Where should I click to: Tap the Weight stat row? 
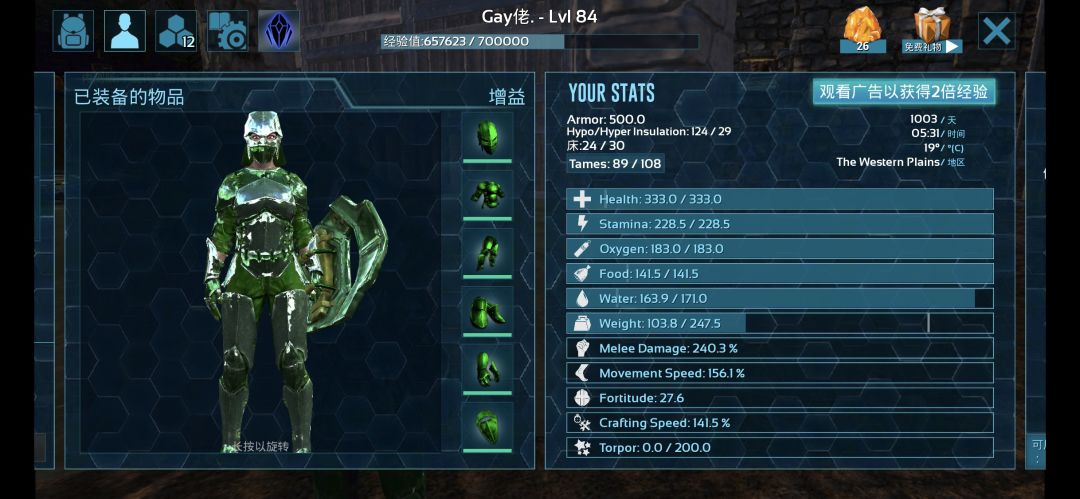point(780,323)
